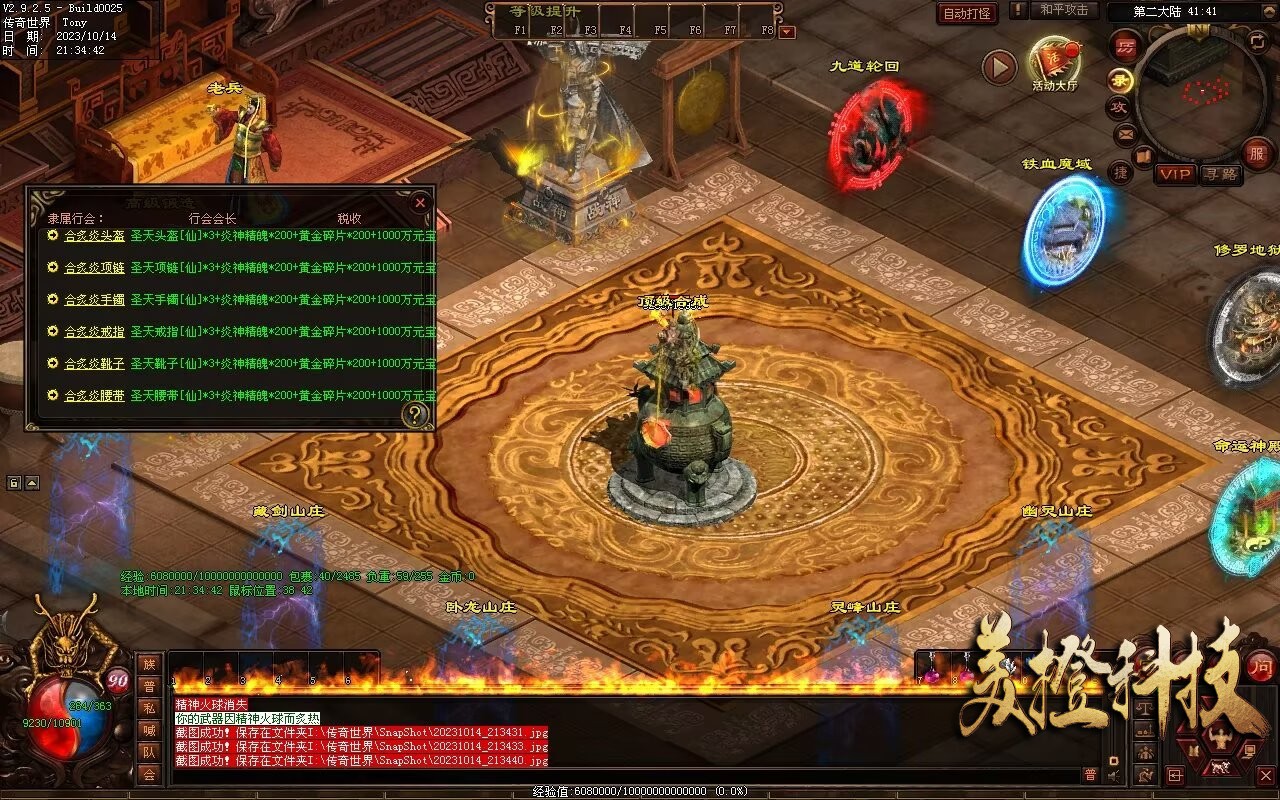Select the 合炙炎头盔 helmet recipe
This screenshot has width=1280, height=800.
point(94,236)
